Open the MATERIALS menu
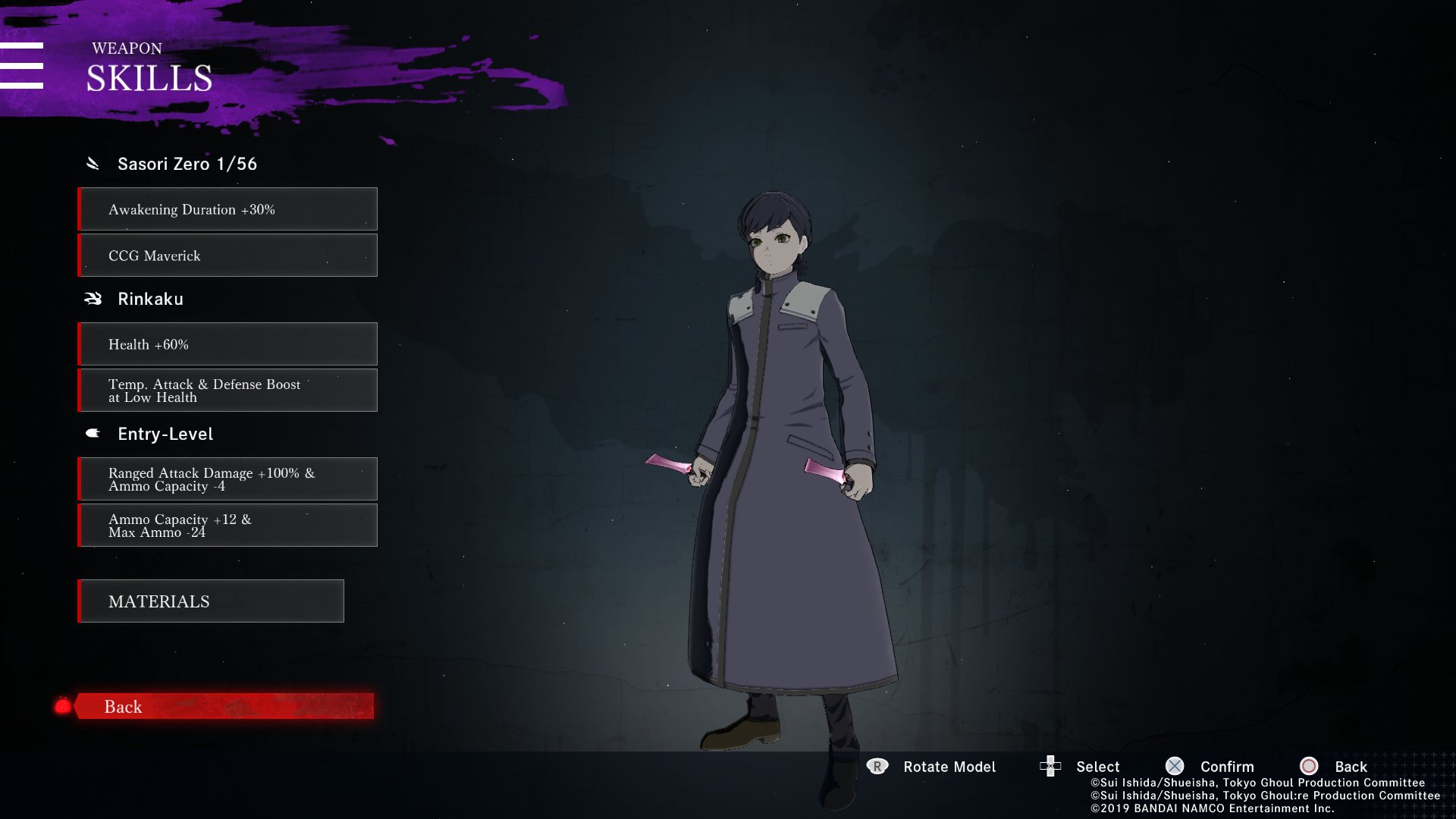Viewport: 1456px width, 819px height. click(211, 601)
